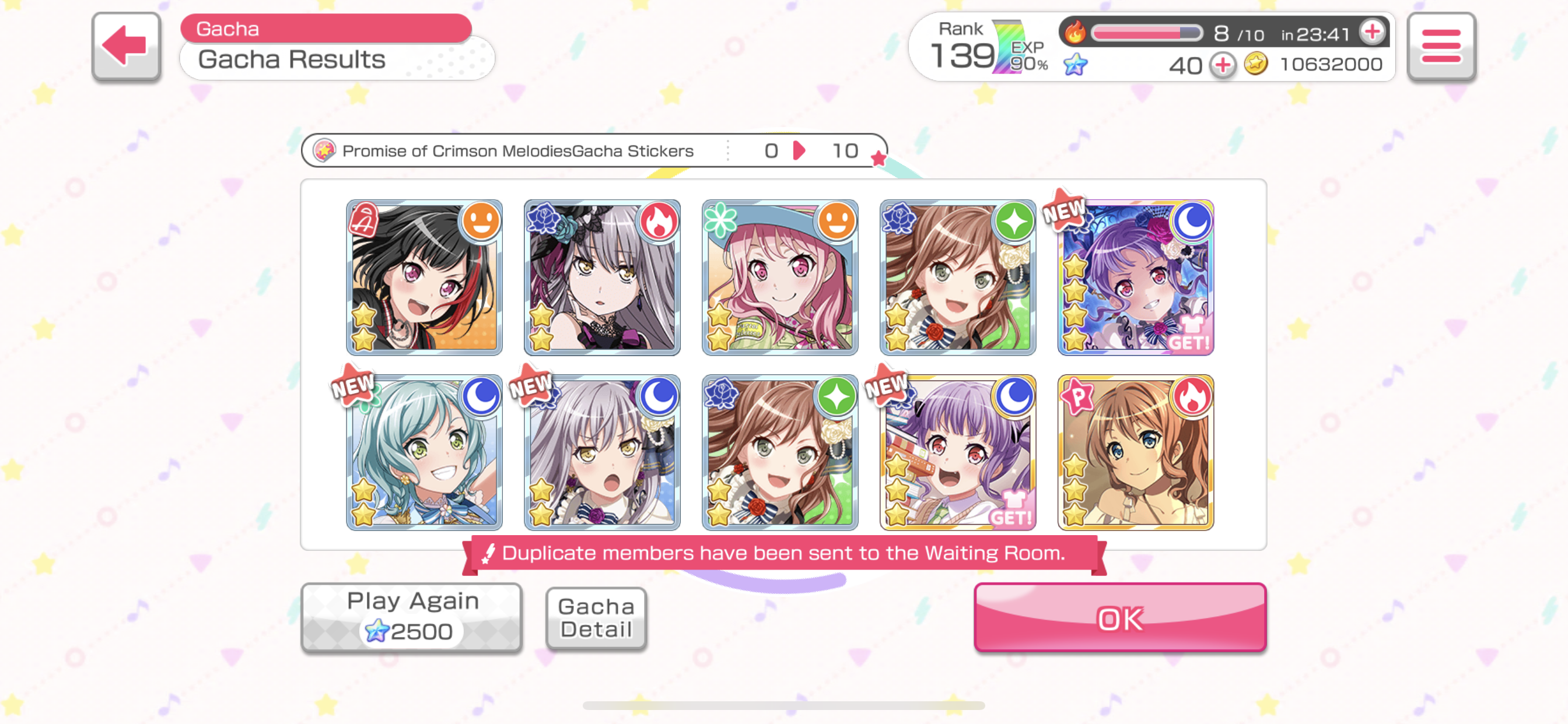
Task: View the new silver haired open-mouthed card
Action: tap(602, 453)
